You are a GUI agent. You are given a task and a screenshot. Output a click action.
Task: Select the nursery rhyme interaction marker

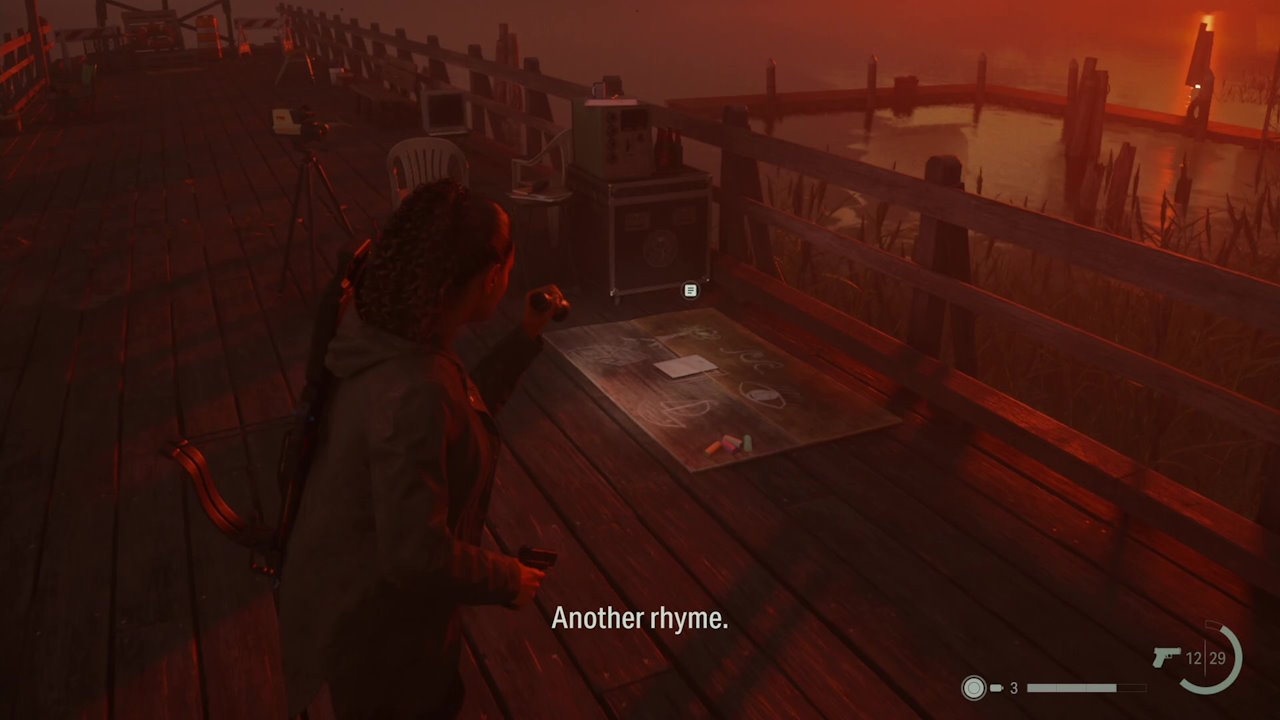690,291
